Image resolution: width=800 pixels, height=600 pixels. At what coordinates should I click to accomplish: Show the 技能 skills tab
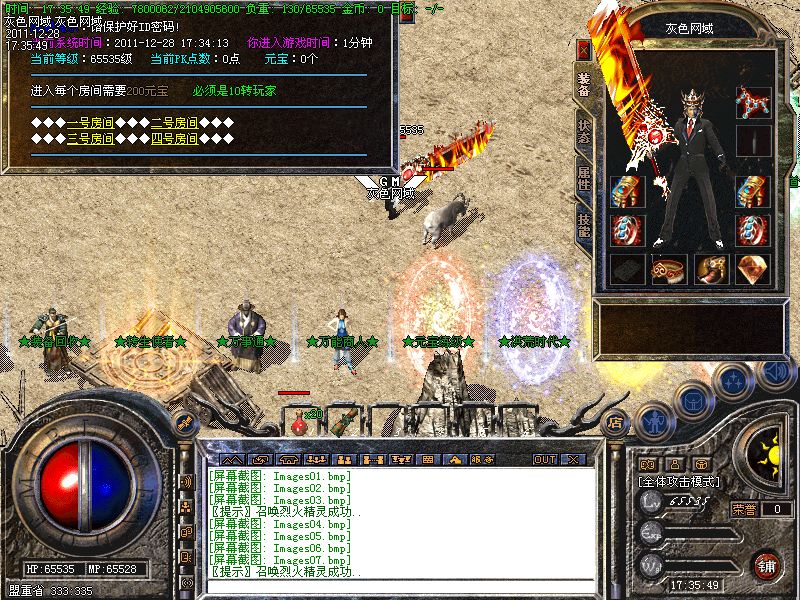click(584, 224)
